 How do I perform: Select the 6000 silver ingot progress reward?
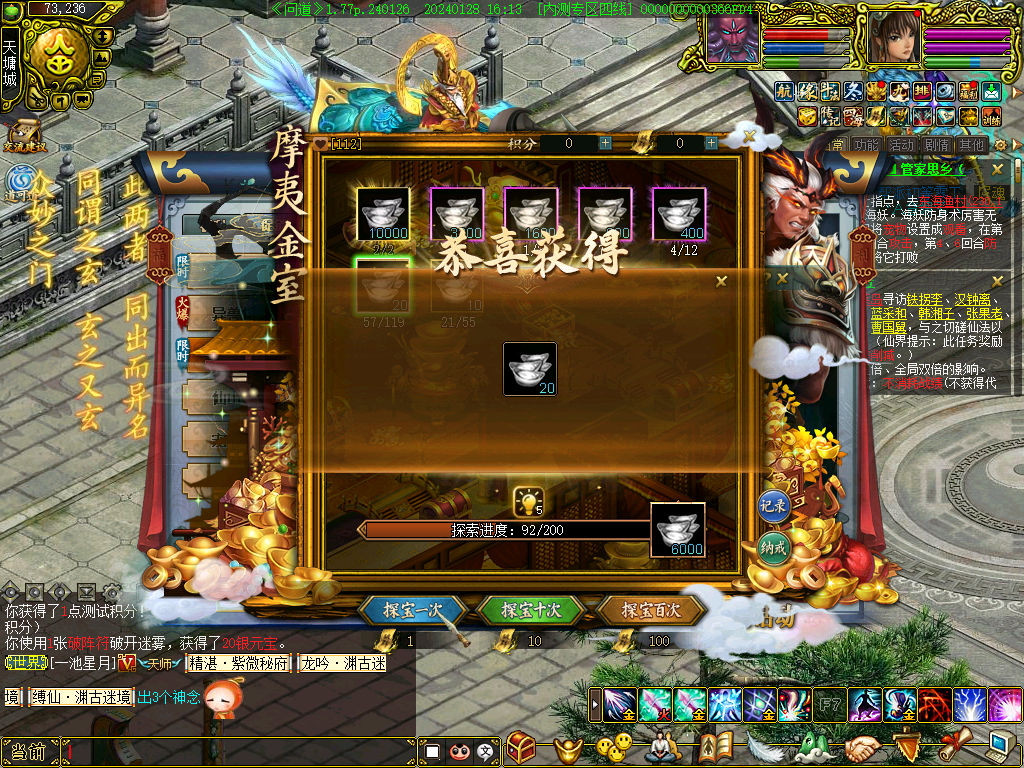678,530
